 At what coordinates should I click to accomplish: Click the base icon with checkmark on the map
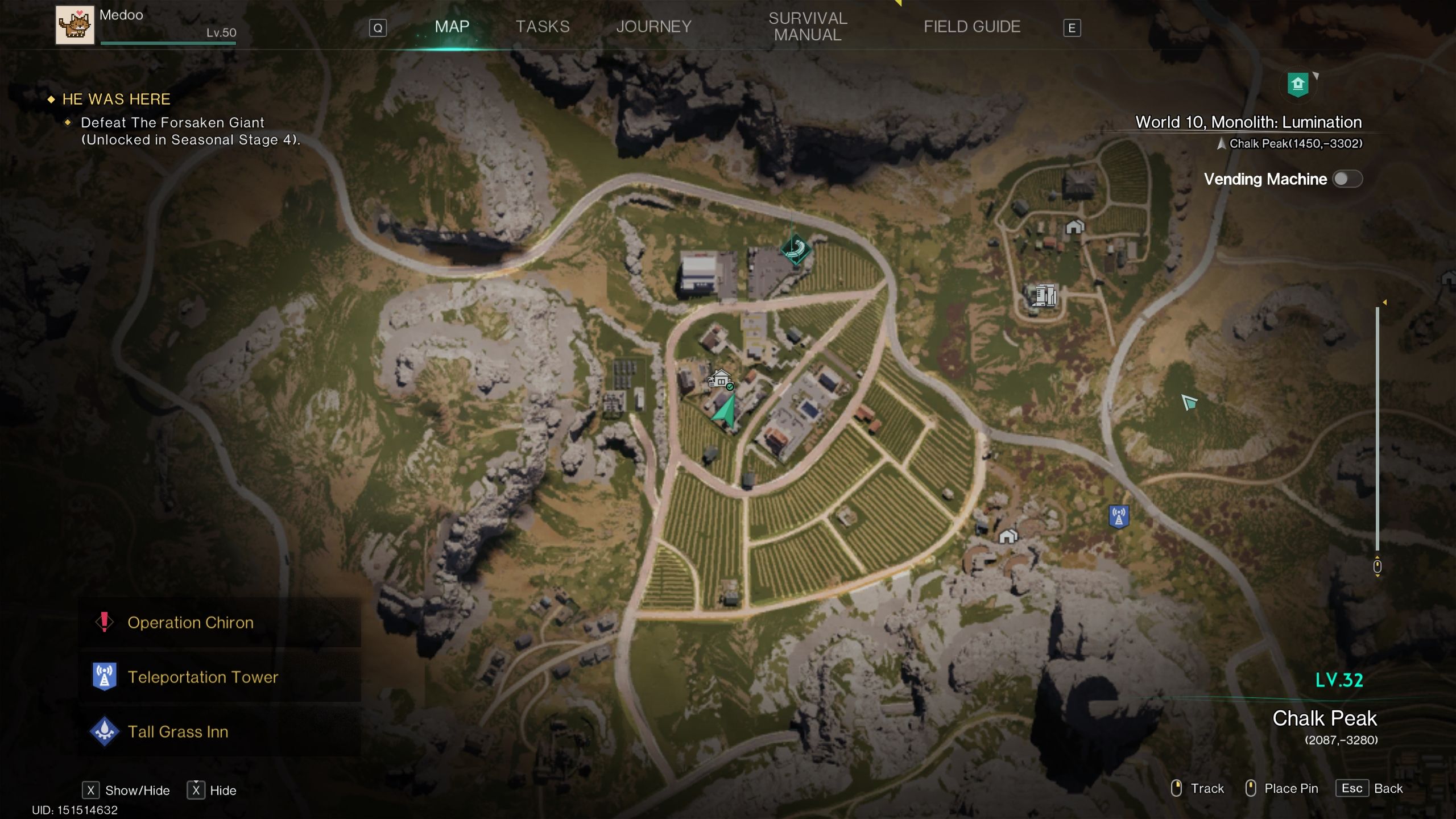(x=720, y=379)
